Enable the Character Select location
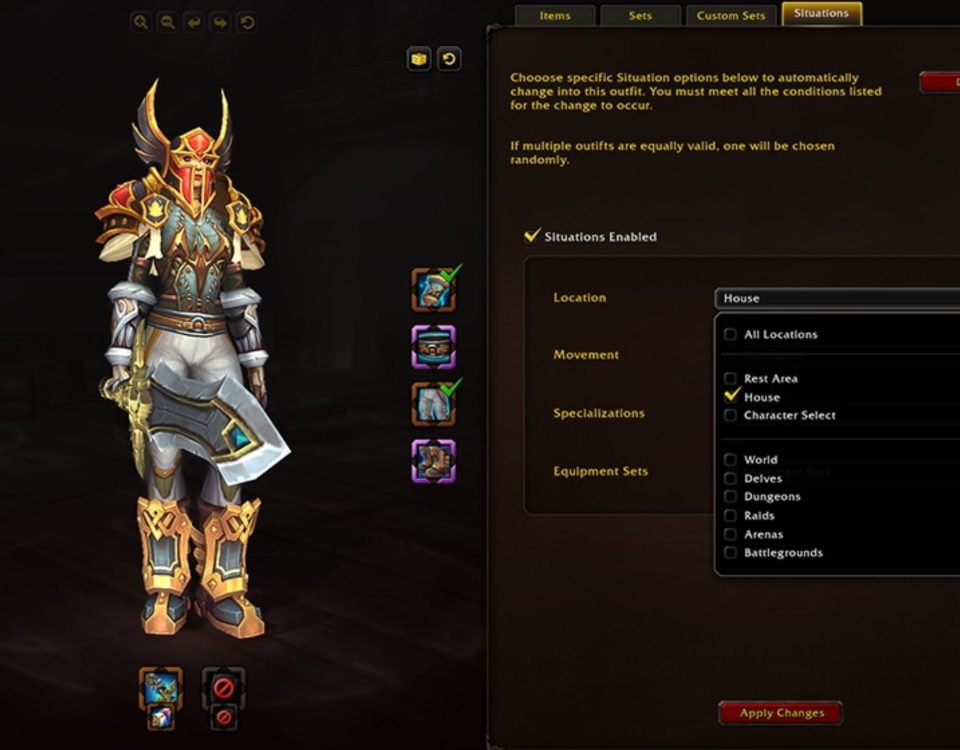Screen dimensions: 960x750 [x=731, y=415]
